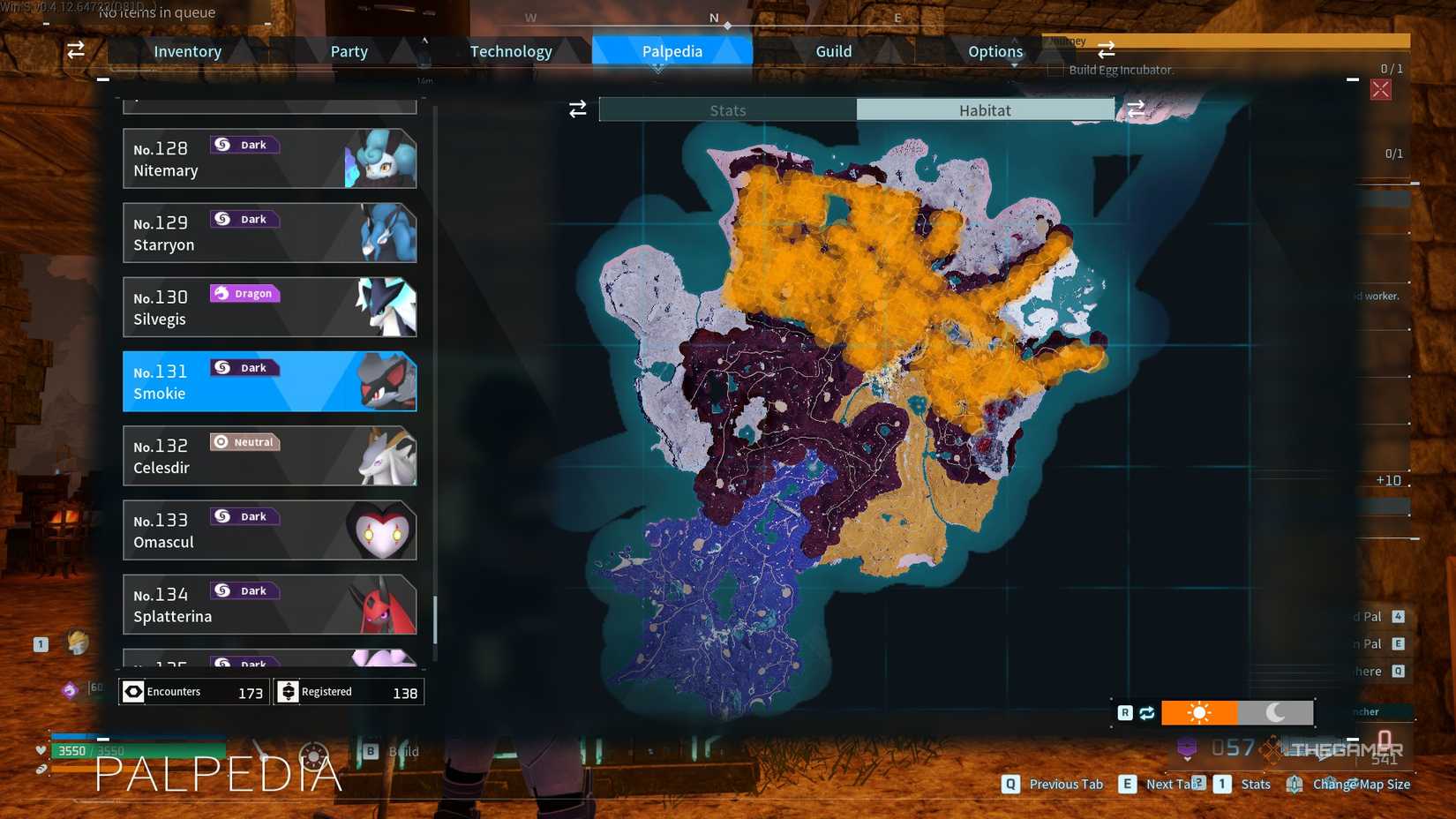Click the Dragon element badge on Silvegis
Viewport: 1456px width, 819px height.
point(244,293)
